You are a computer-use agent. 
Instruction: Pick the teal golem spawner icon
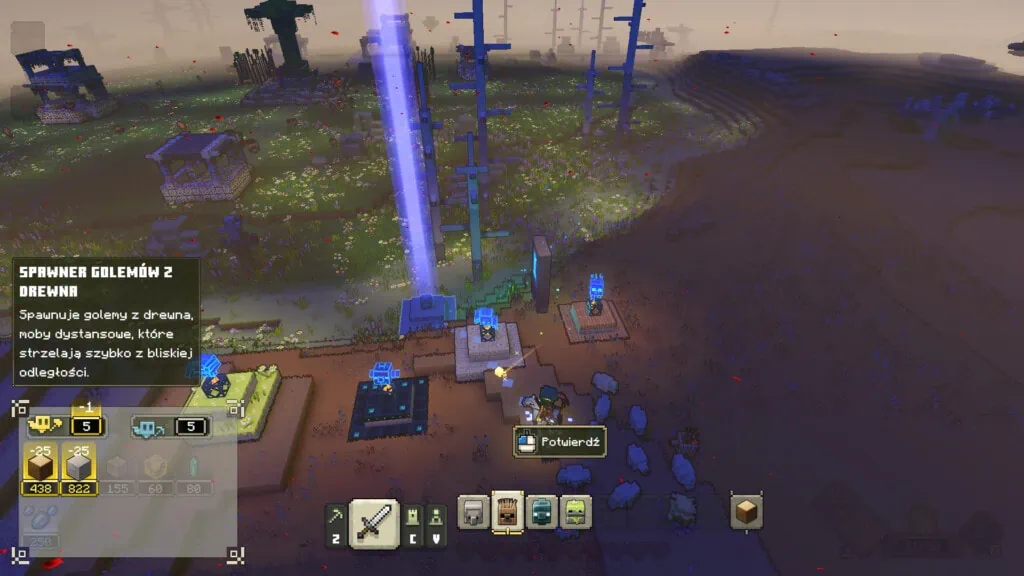pos(542,512)
